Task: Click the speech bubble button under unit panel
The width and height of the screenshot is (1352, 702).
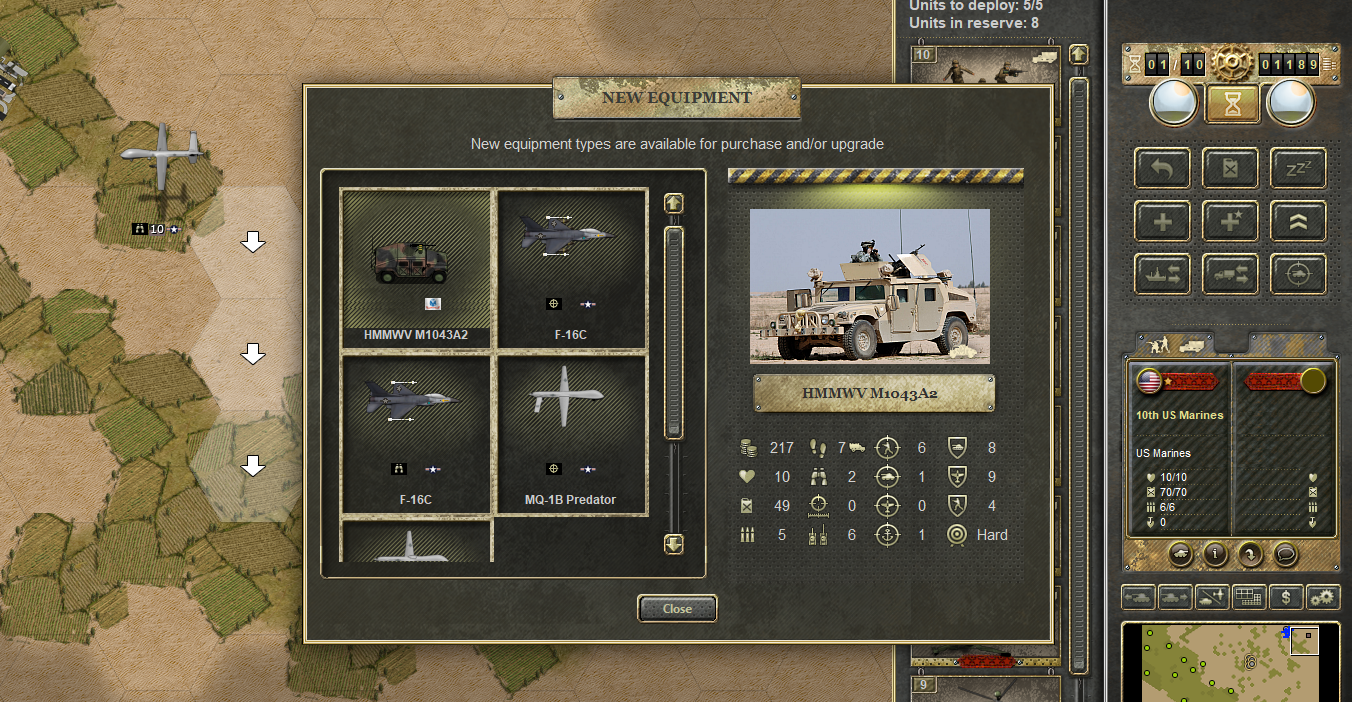Action: (x=1285, y=552)
